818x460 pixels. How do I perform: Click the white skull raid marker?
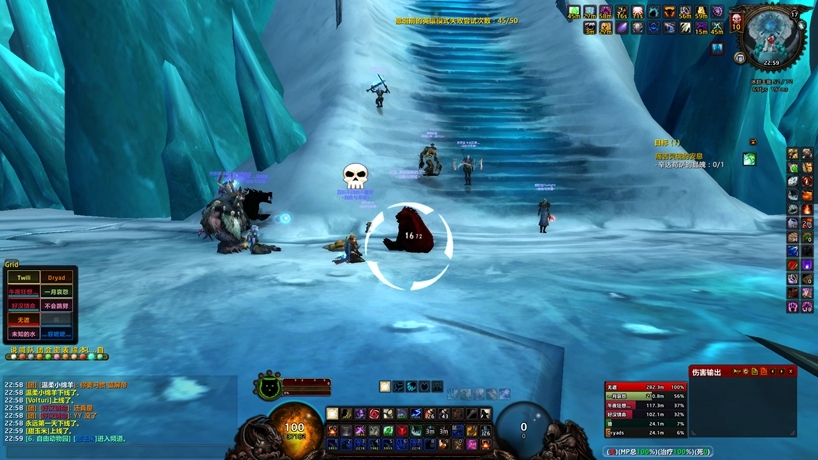tap(355, 177)
